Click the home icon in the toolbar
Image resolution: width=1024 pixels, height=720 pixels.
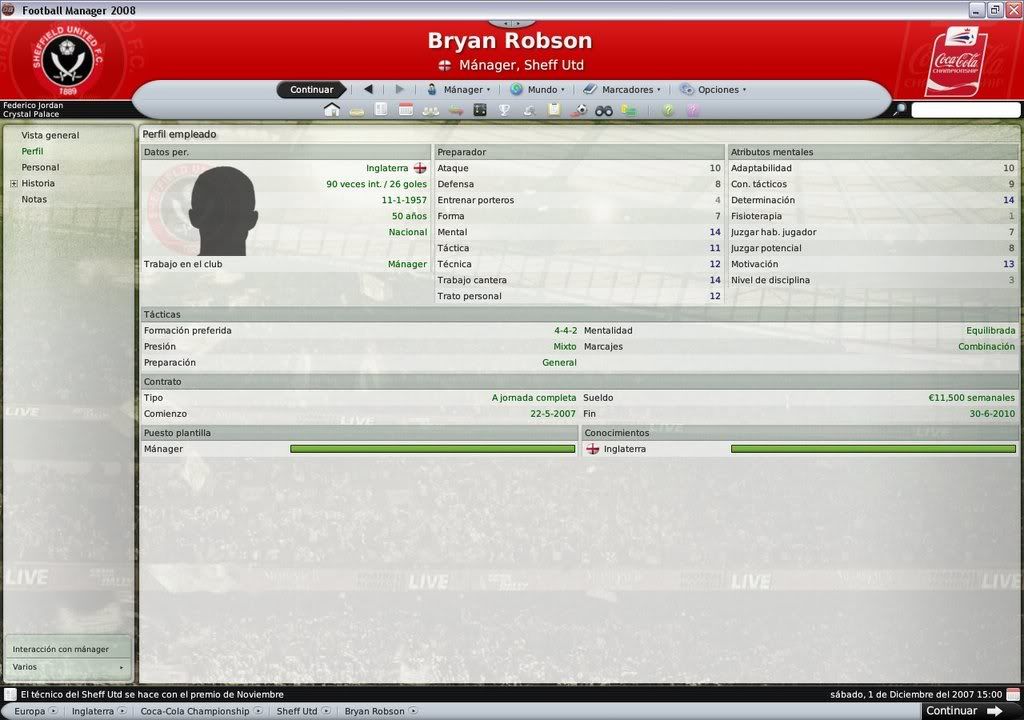point(332,110)
